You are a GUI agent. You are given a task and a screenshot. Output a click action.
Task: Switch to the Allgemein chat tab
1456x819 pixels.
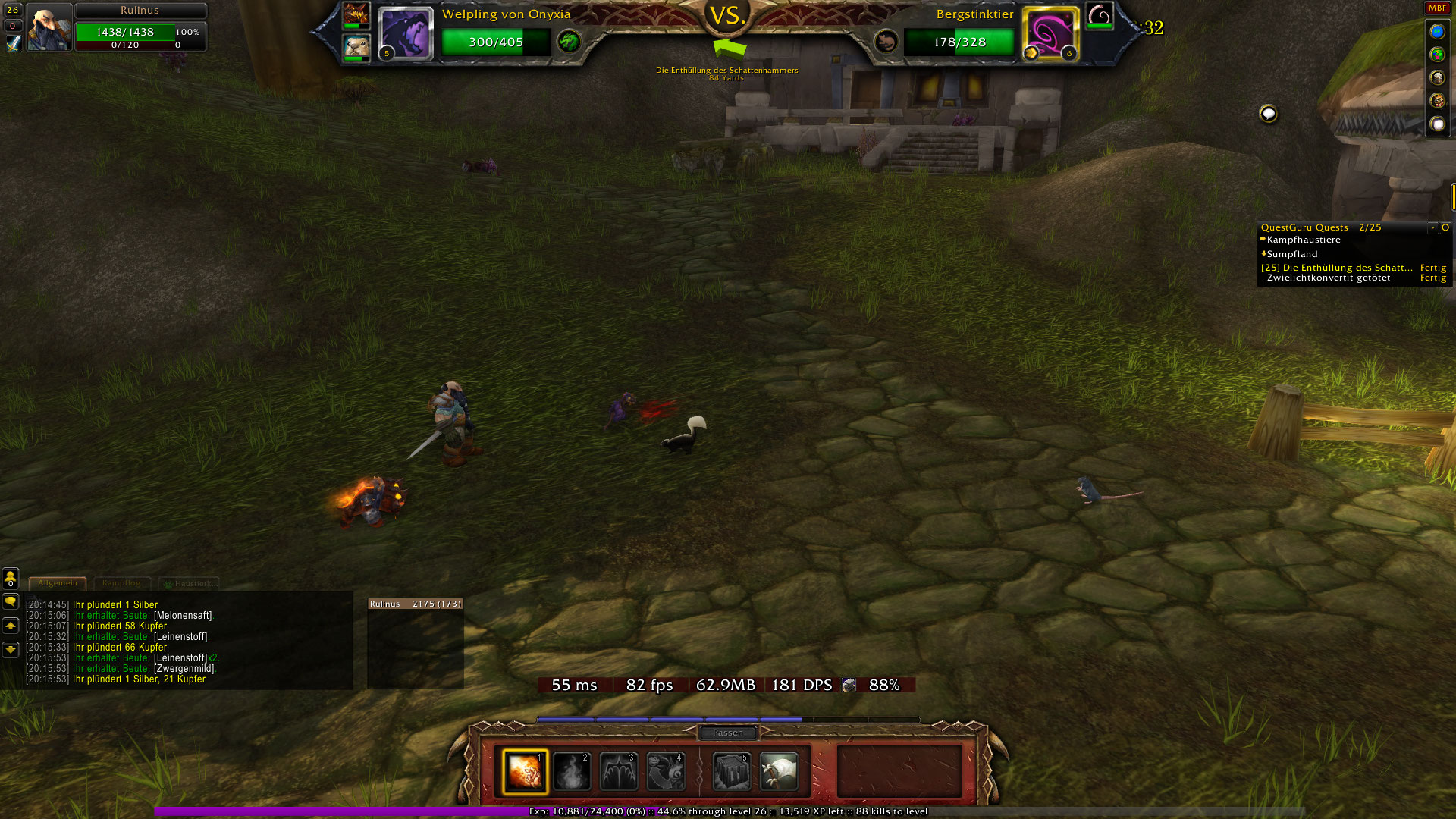[58, 583]
